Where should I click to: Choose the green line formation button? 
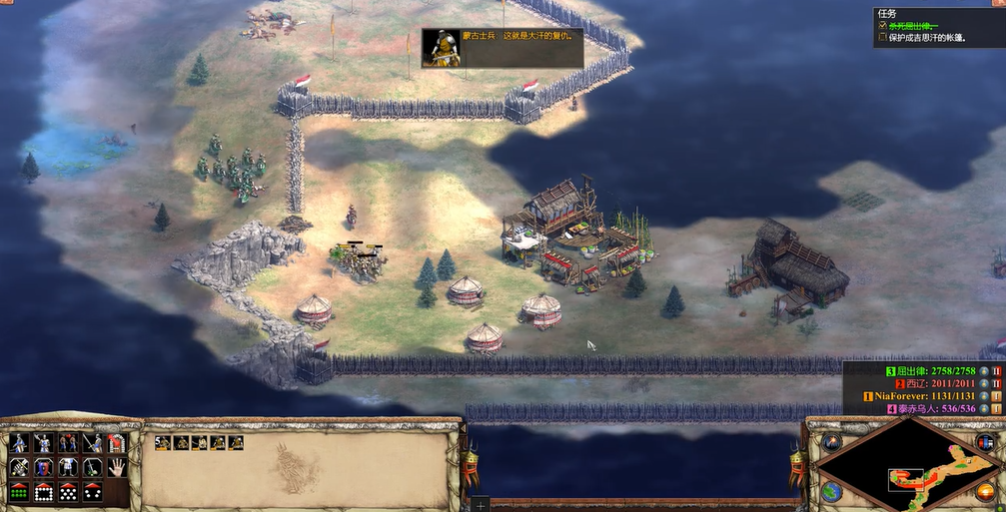19,492
